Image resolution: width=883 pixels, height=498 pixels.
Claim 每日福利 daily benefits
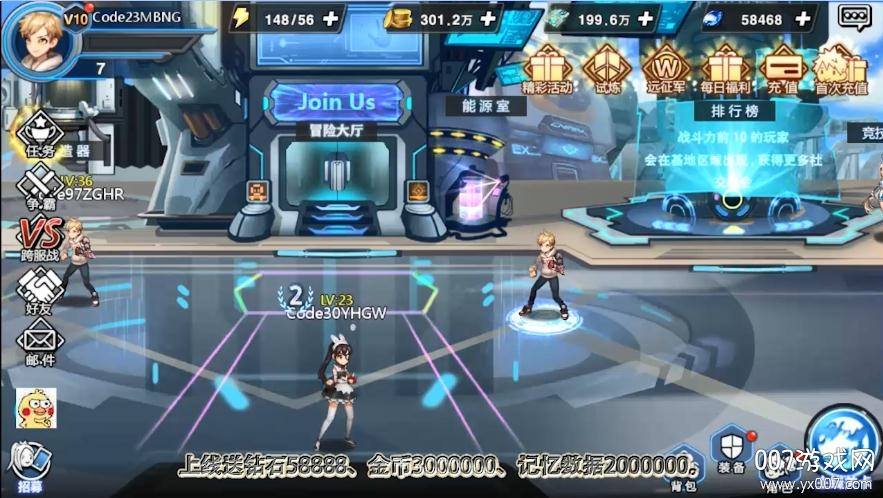(726, 69)
